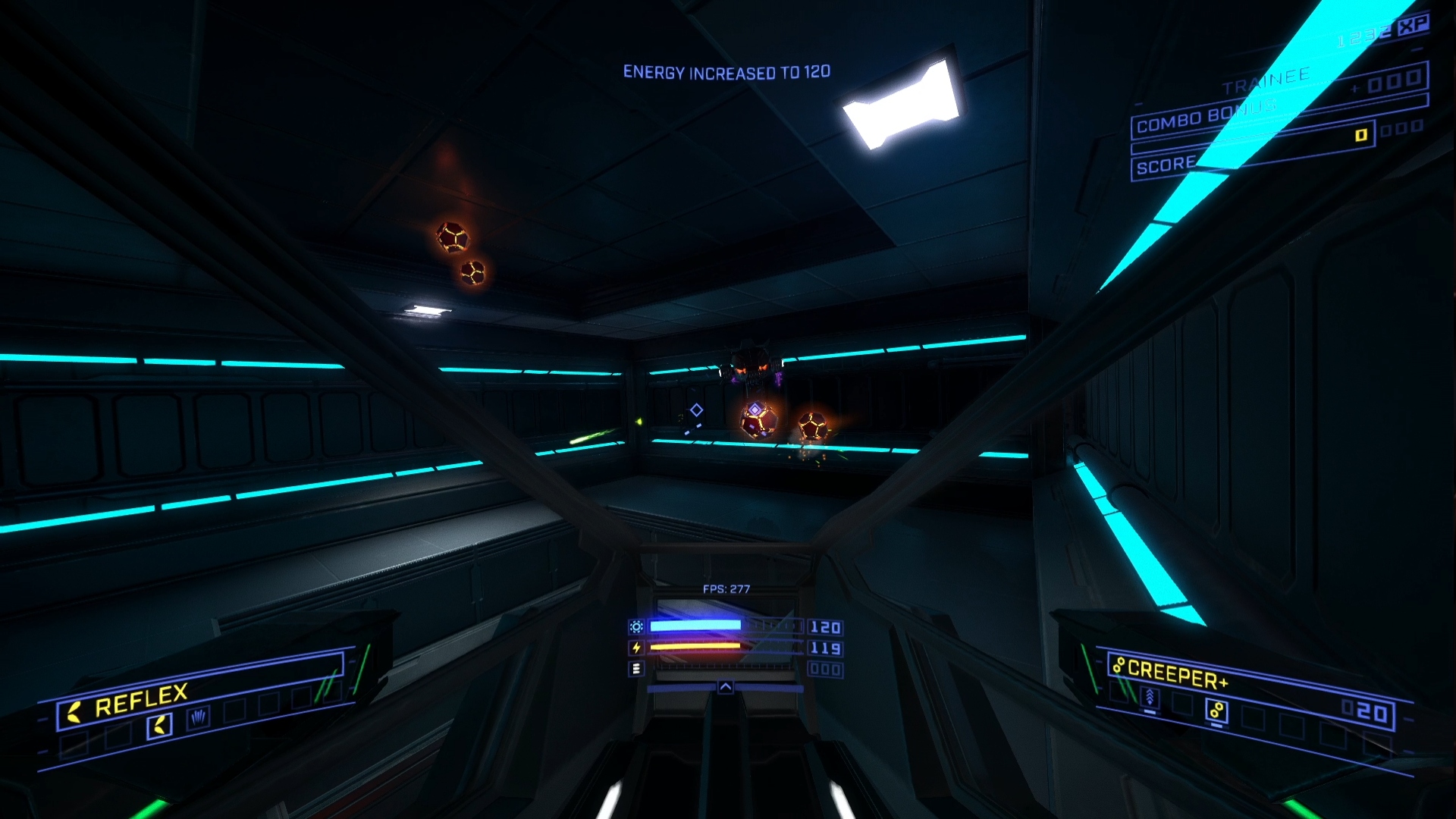Select the REFLEX icon in its equipped slot
Image resolution: width=1456 pixels, height=819 pixels.
[x=160, y=724]
